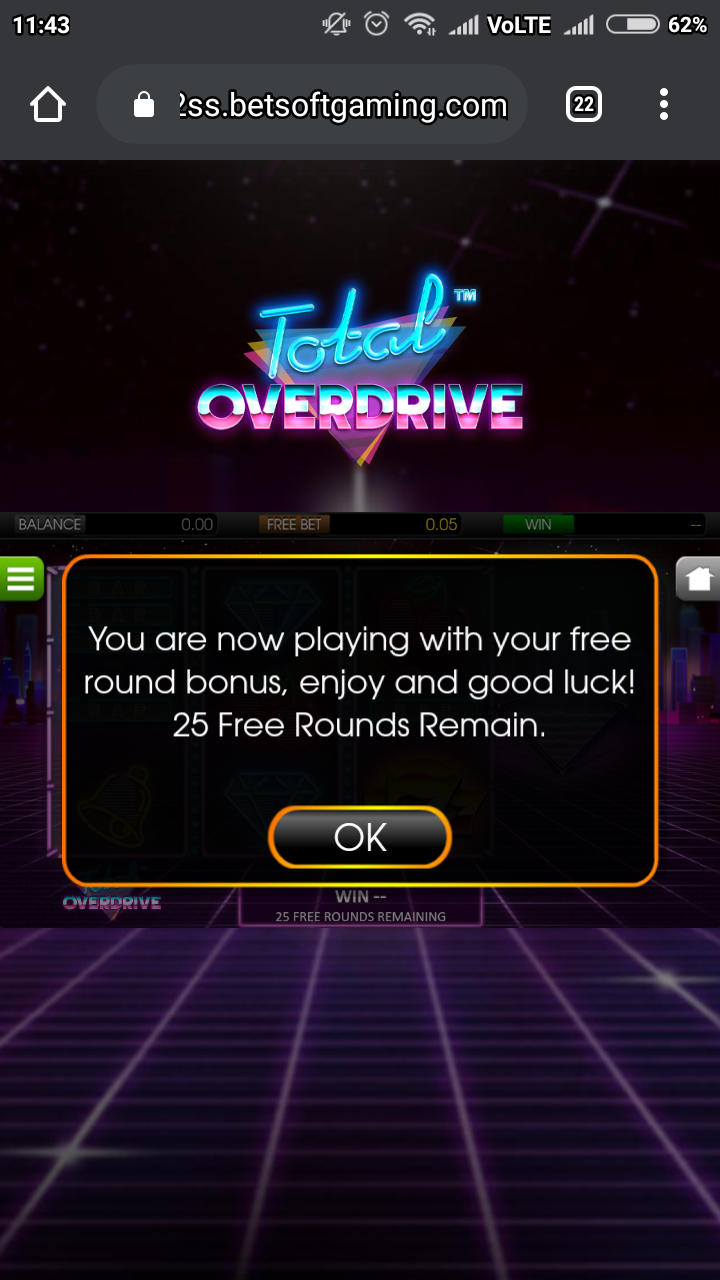Go to the browser home page
Image resolution: width=720 pixels, height=1280 pixels.
48,104
